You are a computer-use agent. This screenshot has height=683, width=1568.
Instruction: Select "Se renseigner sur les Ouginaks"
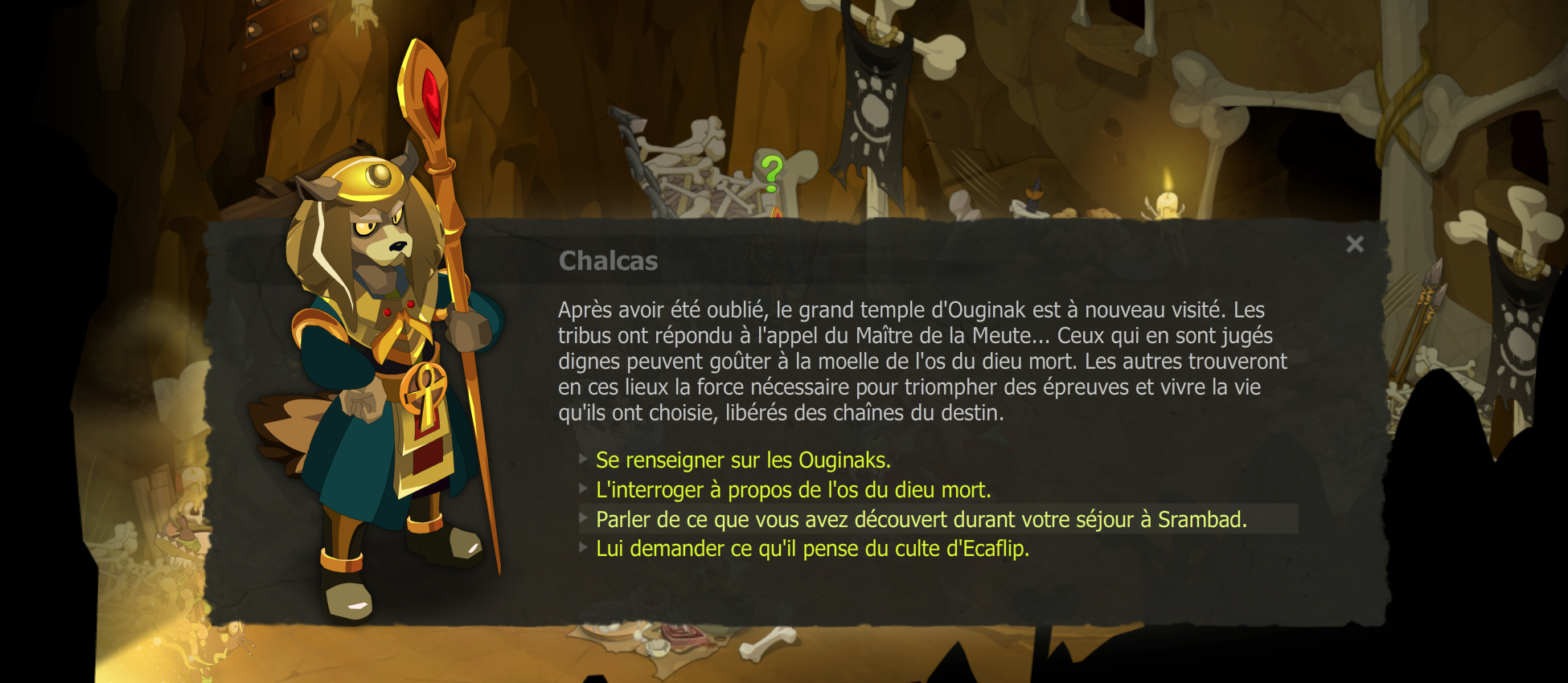[x=741, y=460]
